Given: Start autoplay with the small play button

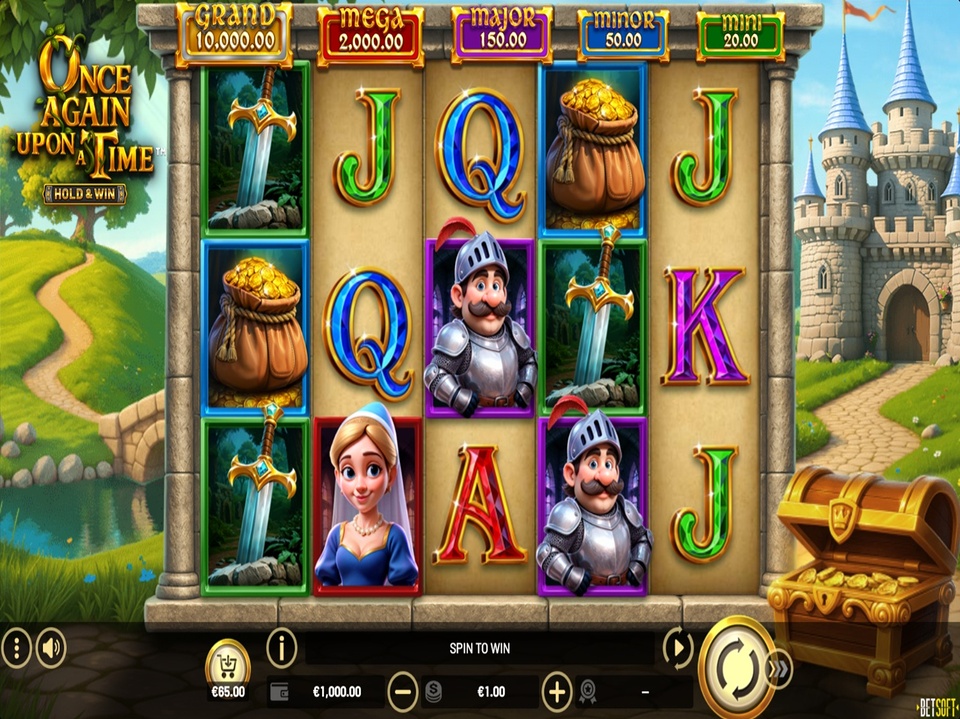Looking at the screenshot, I should [x=678, y=649].
